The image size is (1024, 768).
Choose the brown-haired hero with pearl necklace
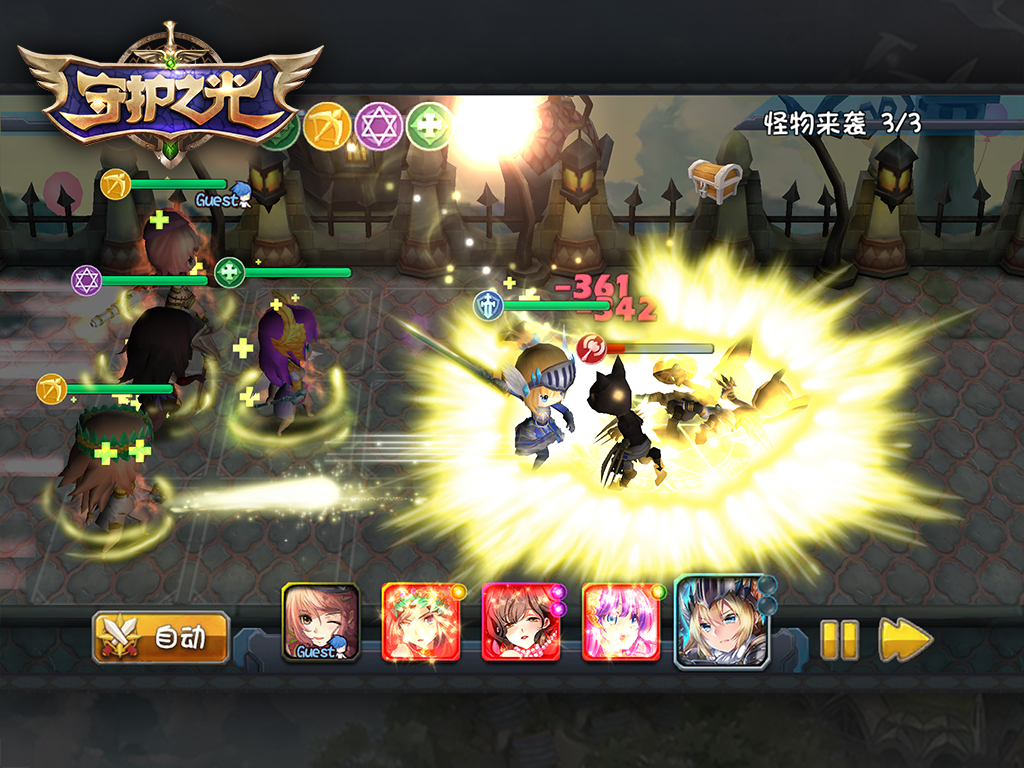(x=521, y=622)
